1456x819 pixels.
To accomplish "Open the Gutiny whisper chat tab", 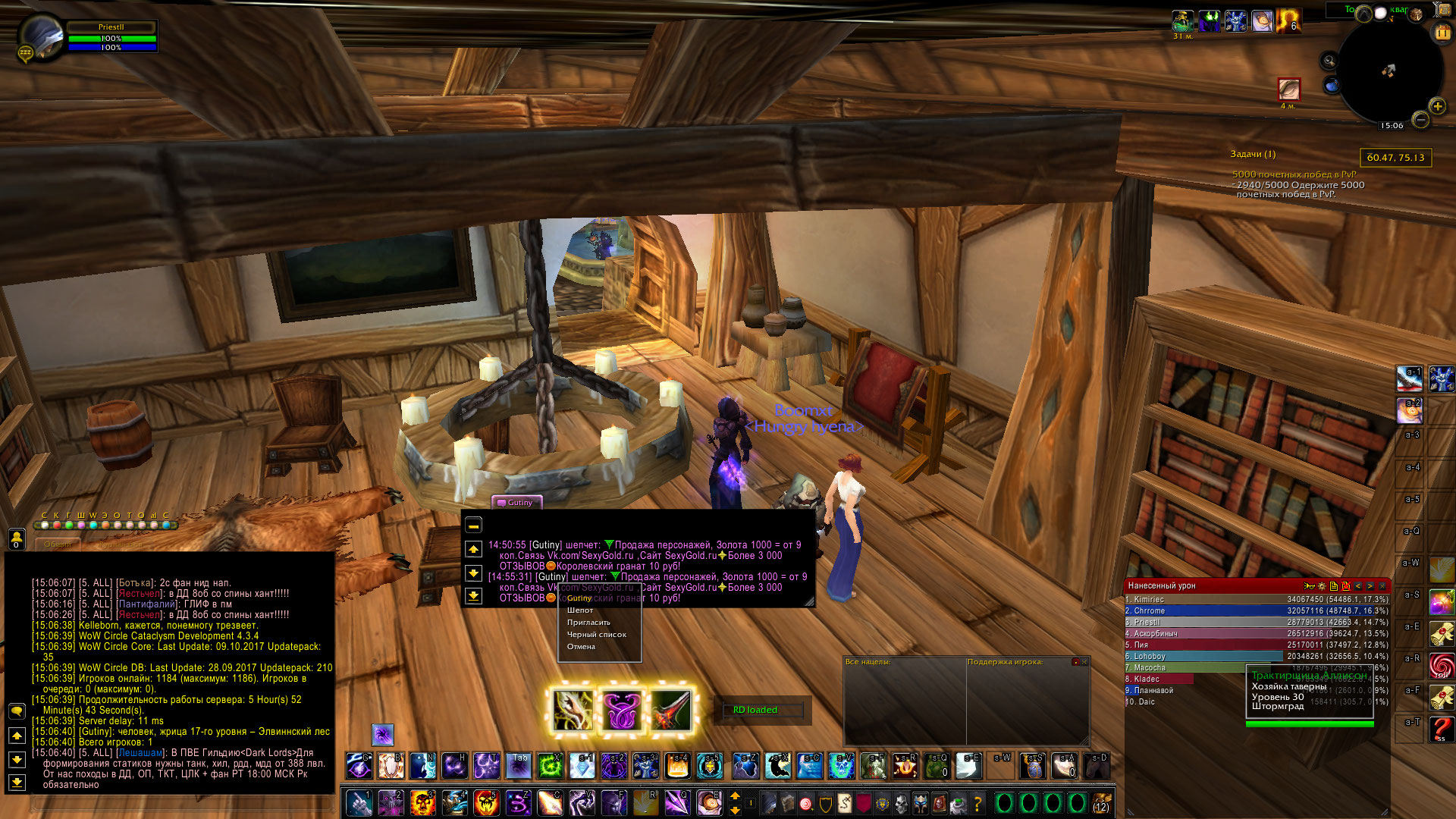I will [x=516, y=502].
